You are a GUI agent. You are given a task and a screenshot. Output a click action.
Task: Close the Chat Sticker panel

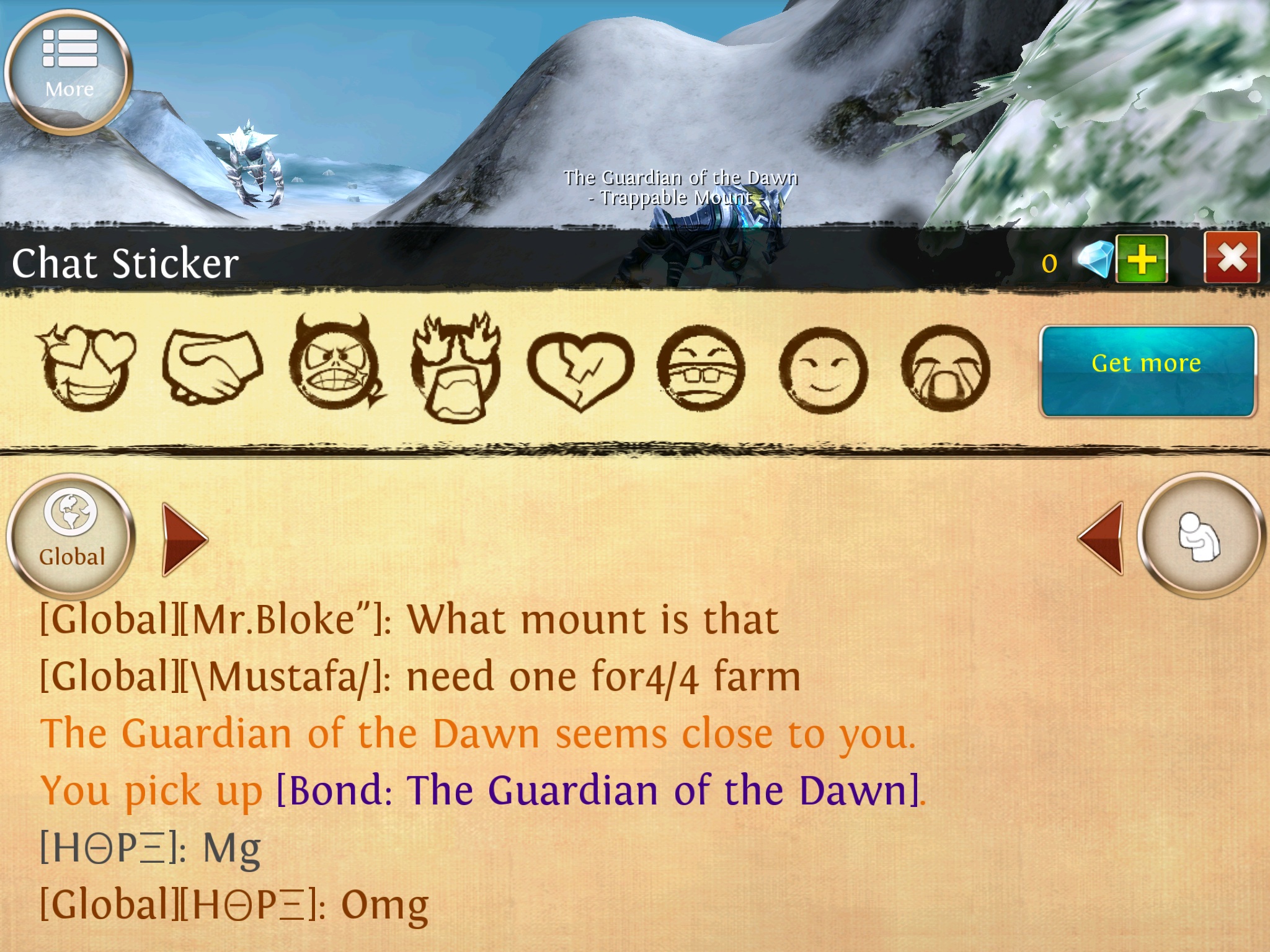click(x=1231, y=258)
